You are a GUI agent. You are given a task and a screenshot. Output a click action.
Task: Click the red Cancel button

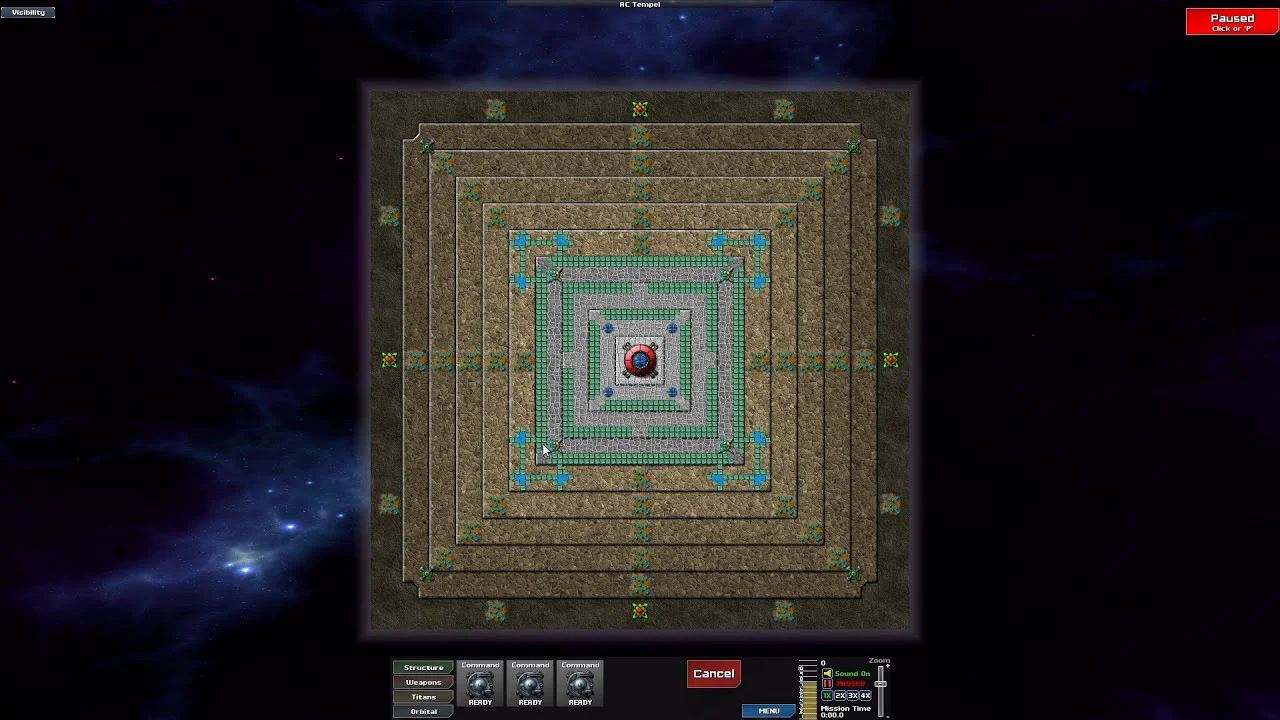coord(714,674)
